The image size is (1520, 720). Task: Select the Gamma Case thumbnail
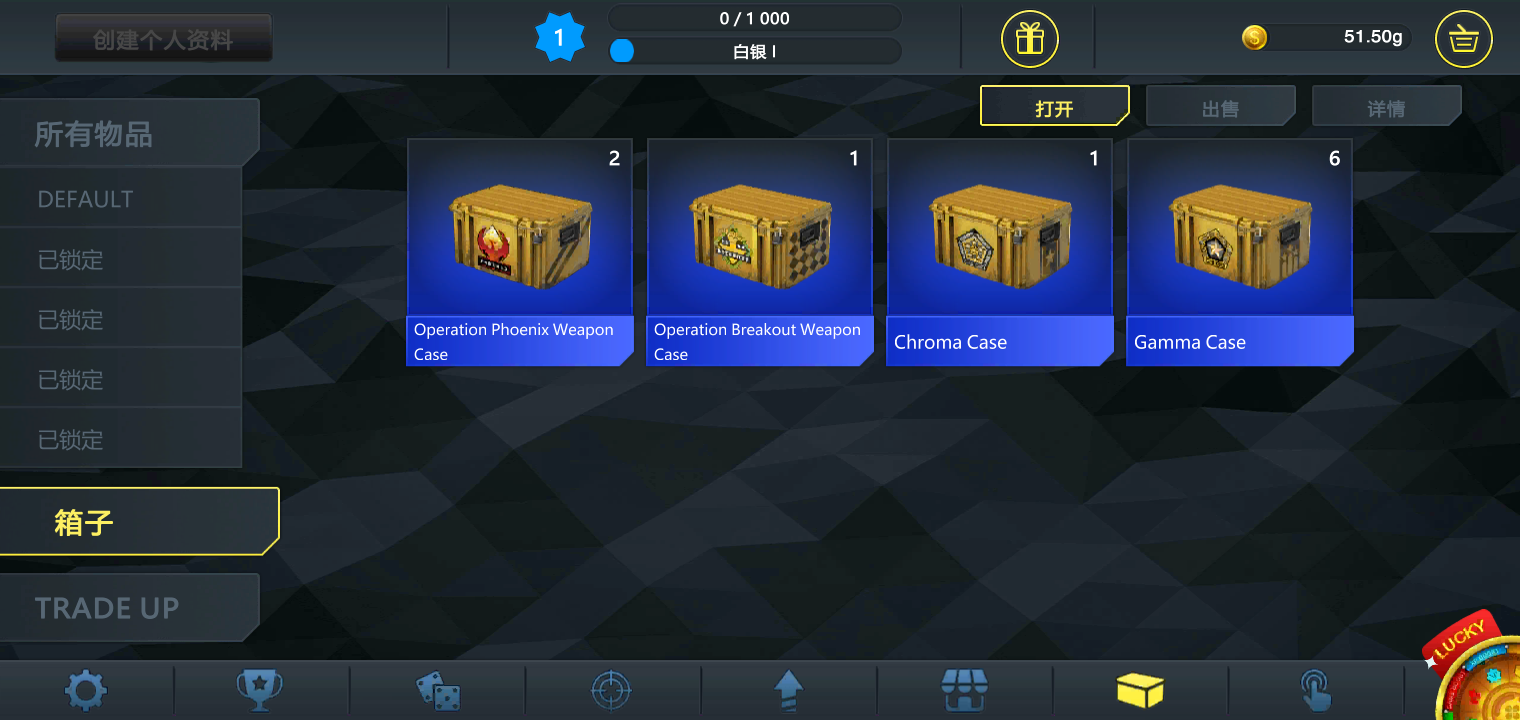[1240, 240]
